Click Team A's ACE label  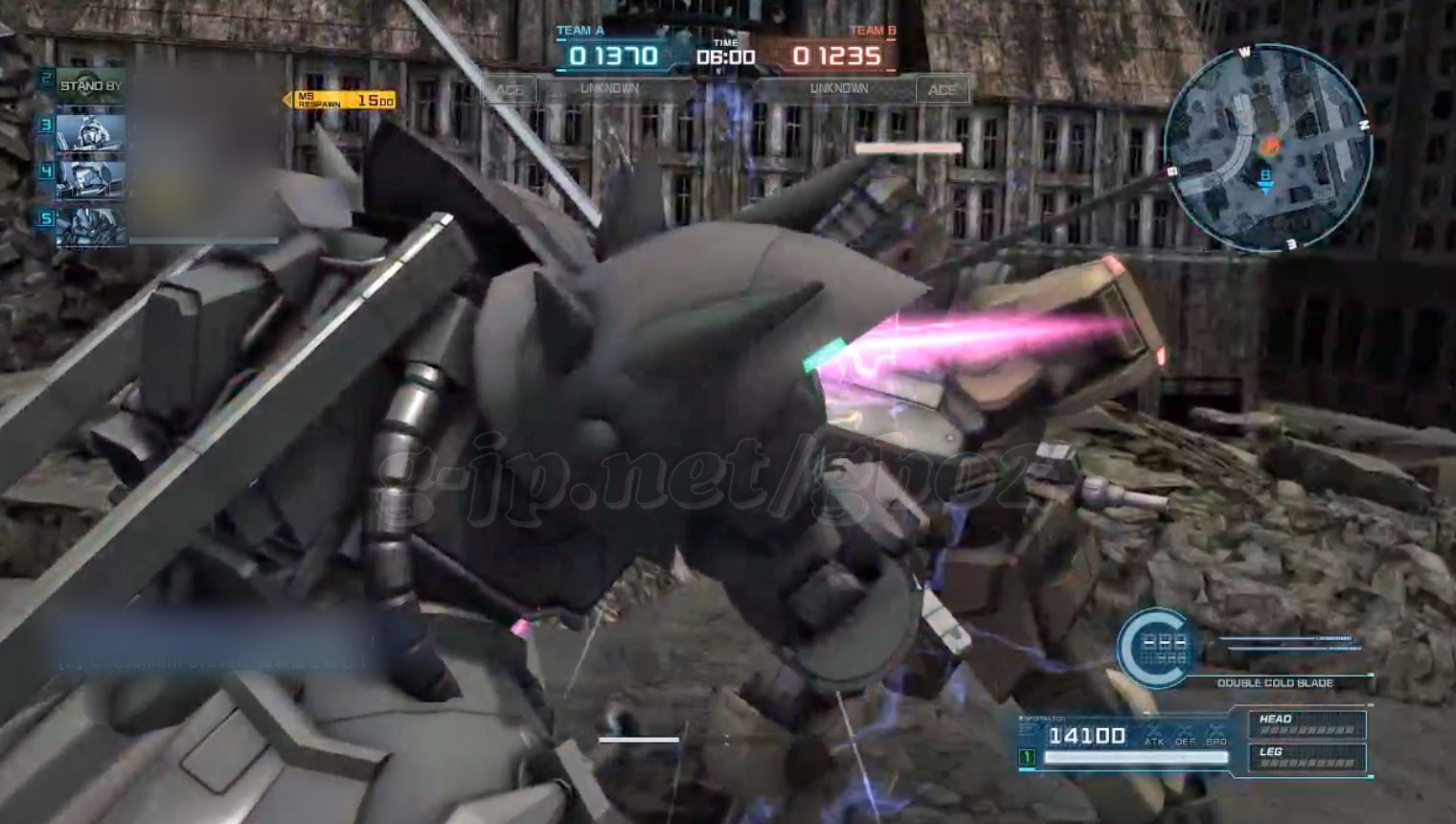tap(508, 90)
